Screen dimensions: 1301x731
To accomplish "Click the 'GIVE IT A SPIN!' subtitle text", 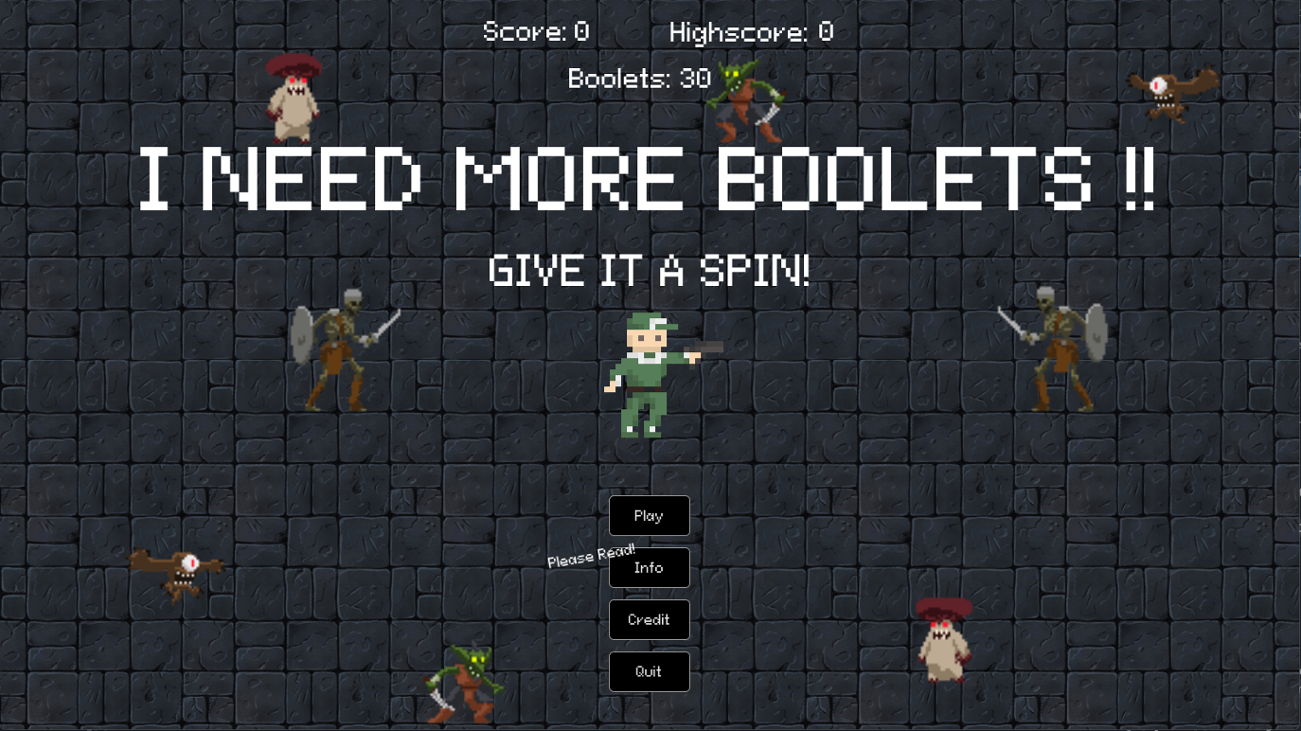I will pyautogui.click(x=650, y=268).
